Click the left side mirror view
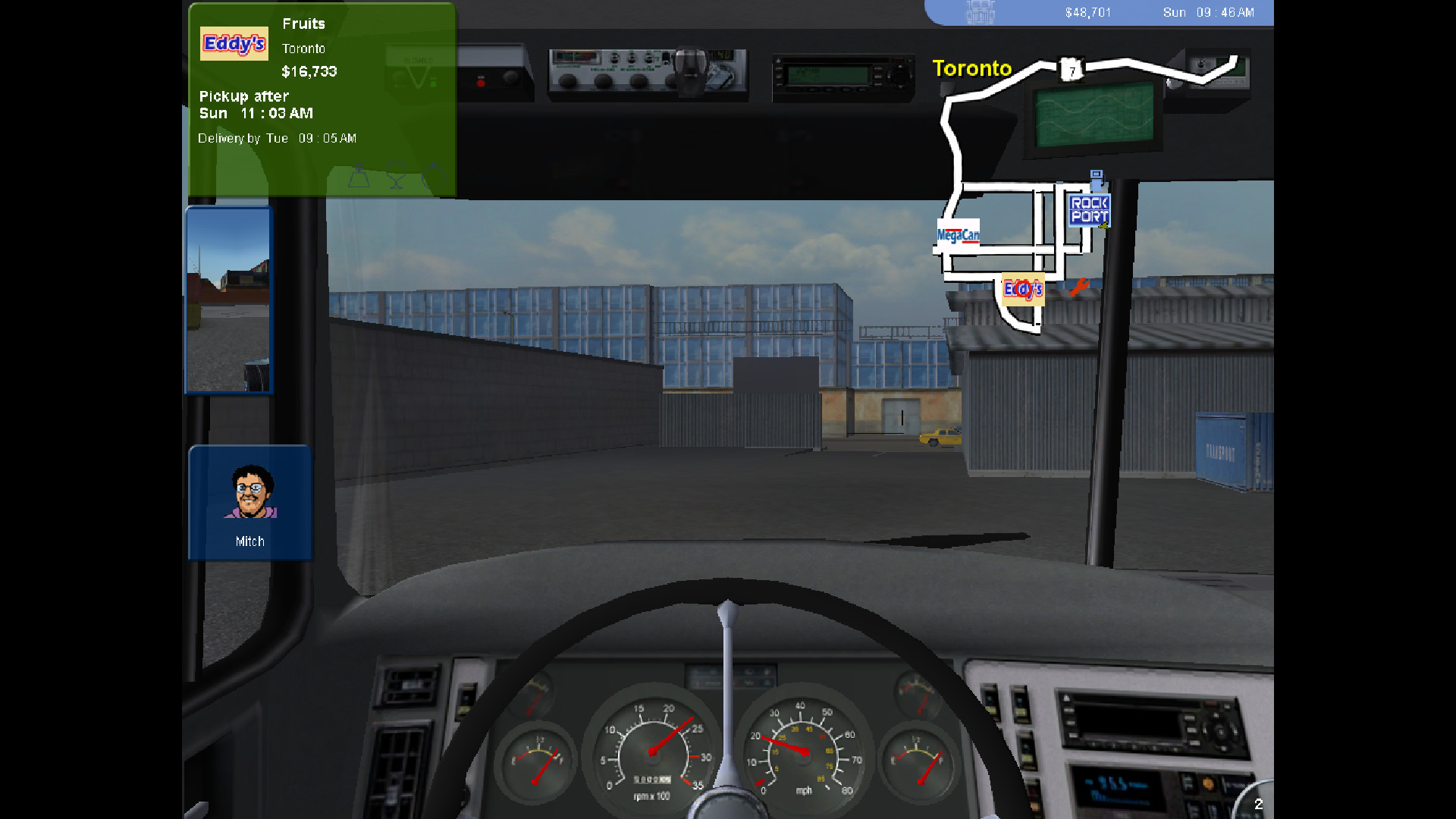 [228, 300]
